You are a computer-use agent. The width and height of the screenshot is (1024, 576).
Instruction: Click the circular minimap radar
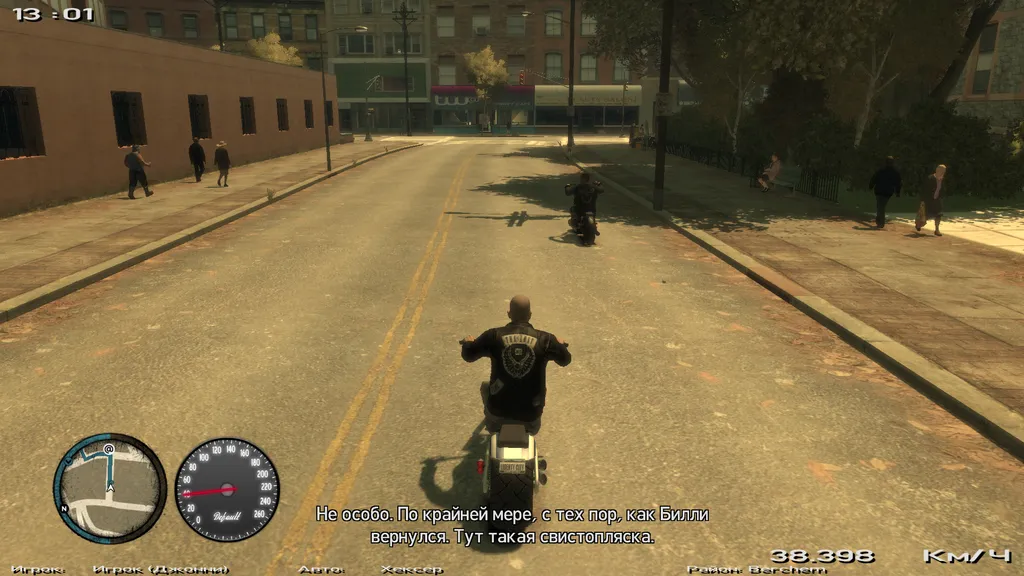109,488
